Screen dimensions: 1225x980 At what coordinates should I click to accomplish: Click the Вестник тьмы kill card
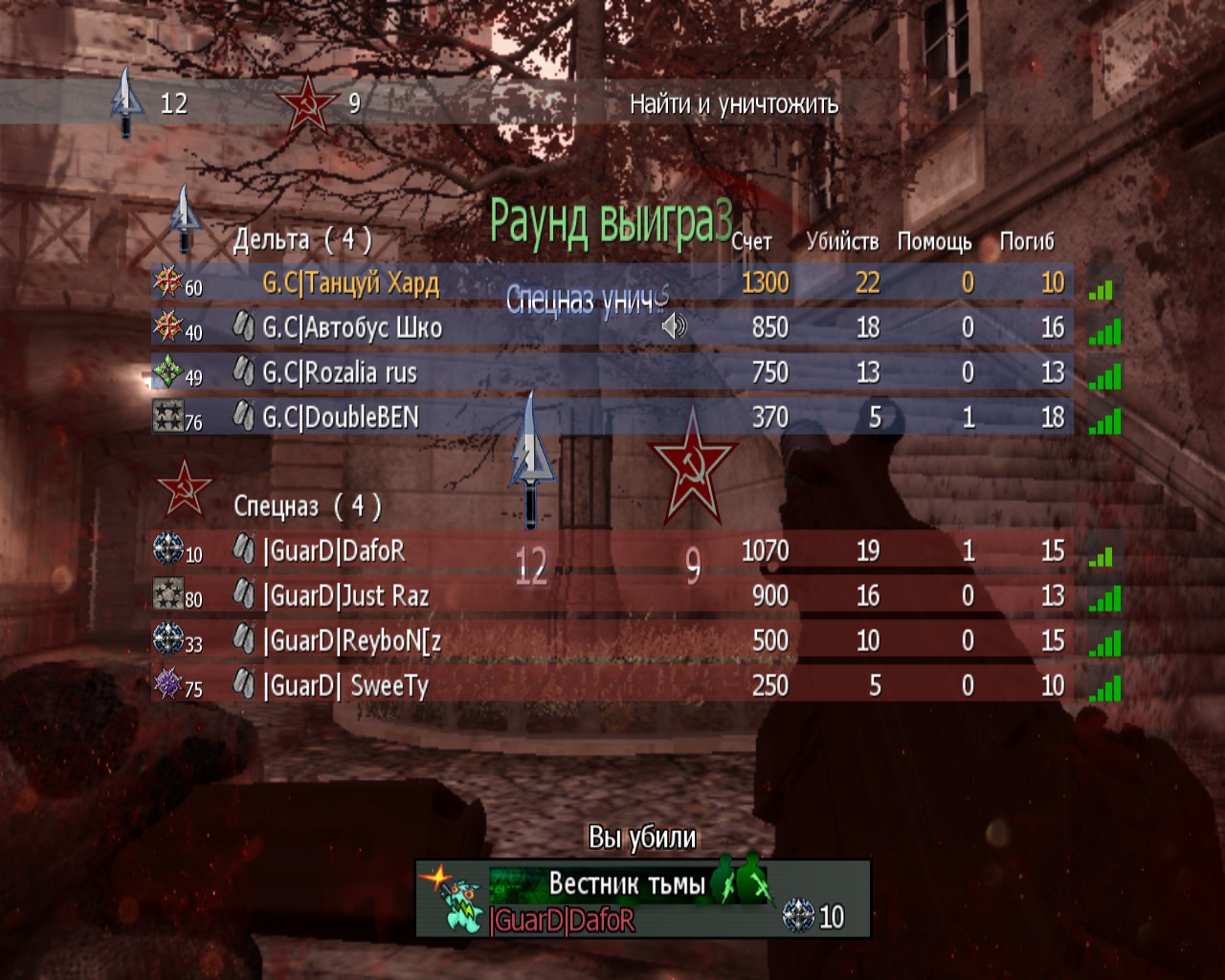[x=642, y=898]
